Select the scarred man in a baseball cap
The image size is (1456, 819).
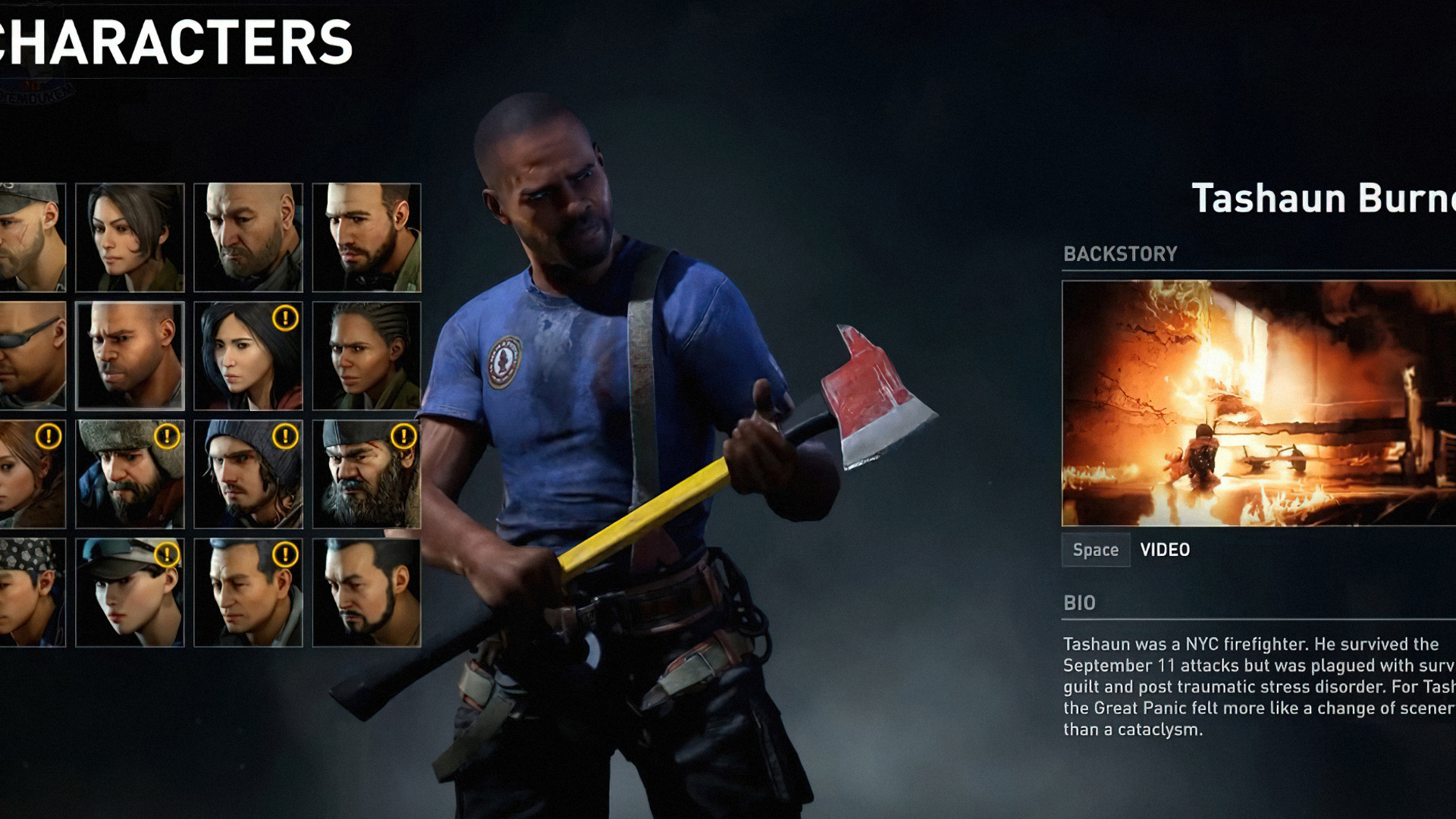coord(32,237)
